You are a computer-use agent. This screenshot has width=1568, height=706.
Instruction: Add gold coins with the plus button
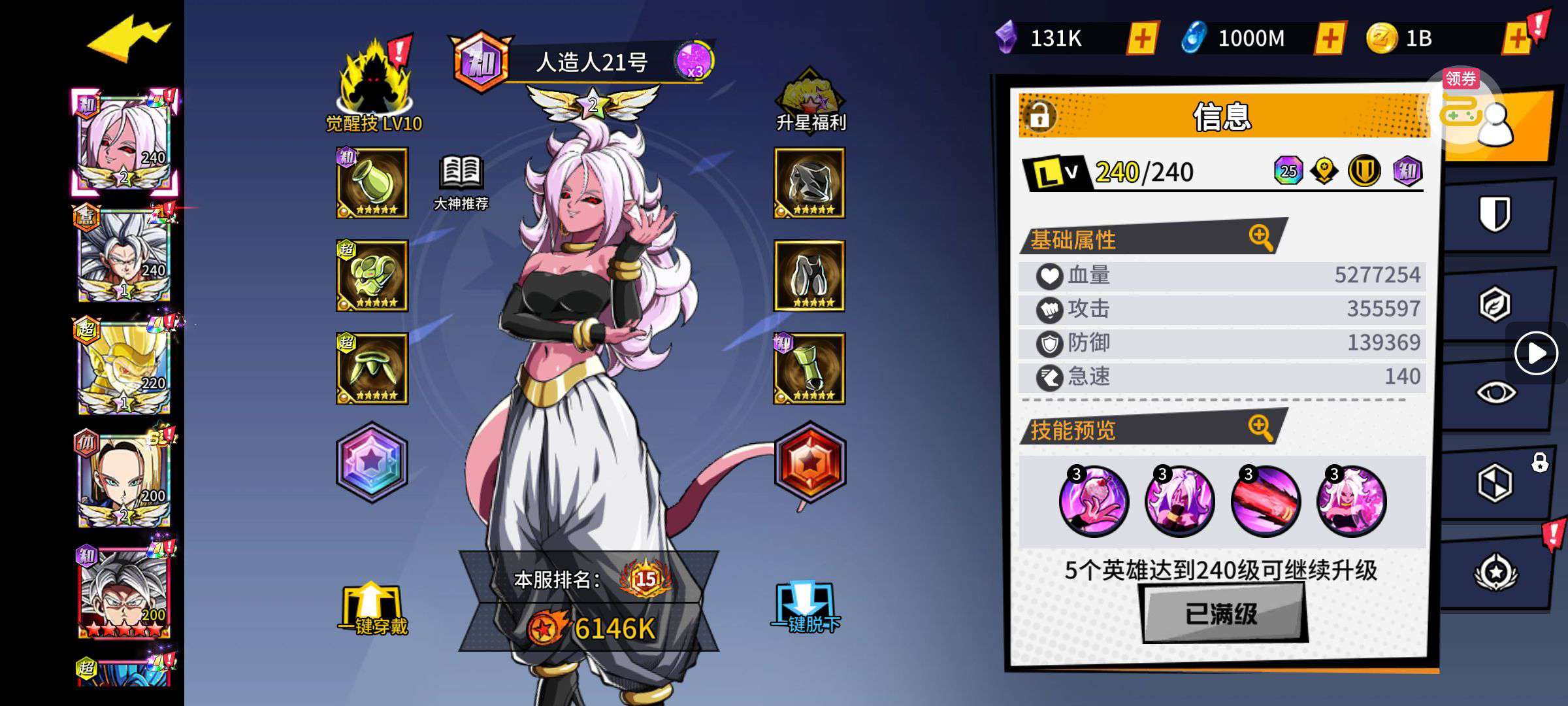[1517, 39]
